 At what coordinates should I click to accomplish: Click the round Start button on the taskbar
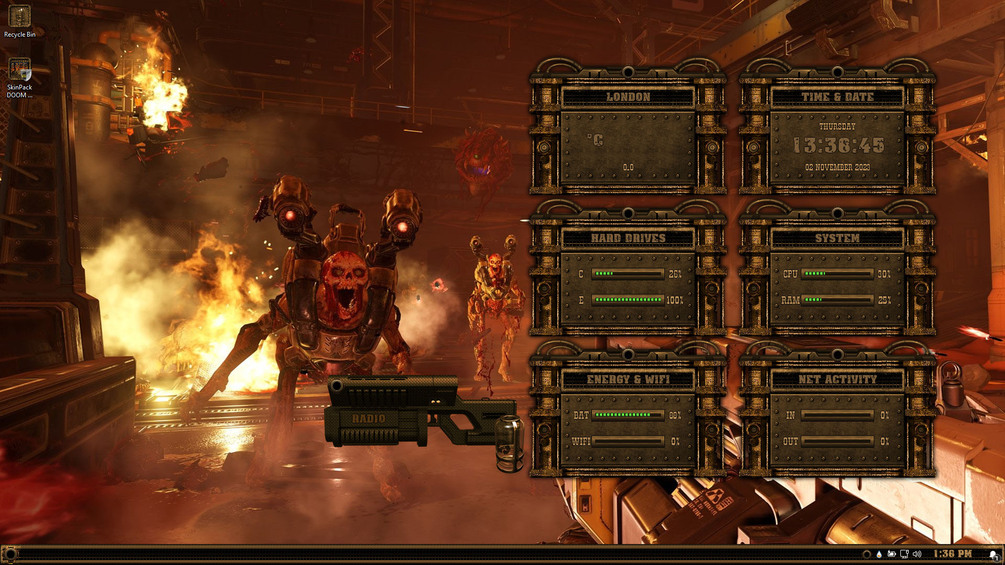10,554
